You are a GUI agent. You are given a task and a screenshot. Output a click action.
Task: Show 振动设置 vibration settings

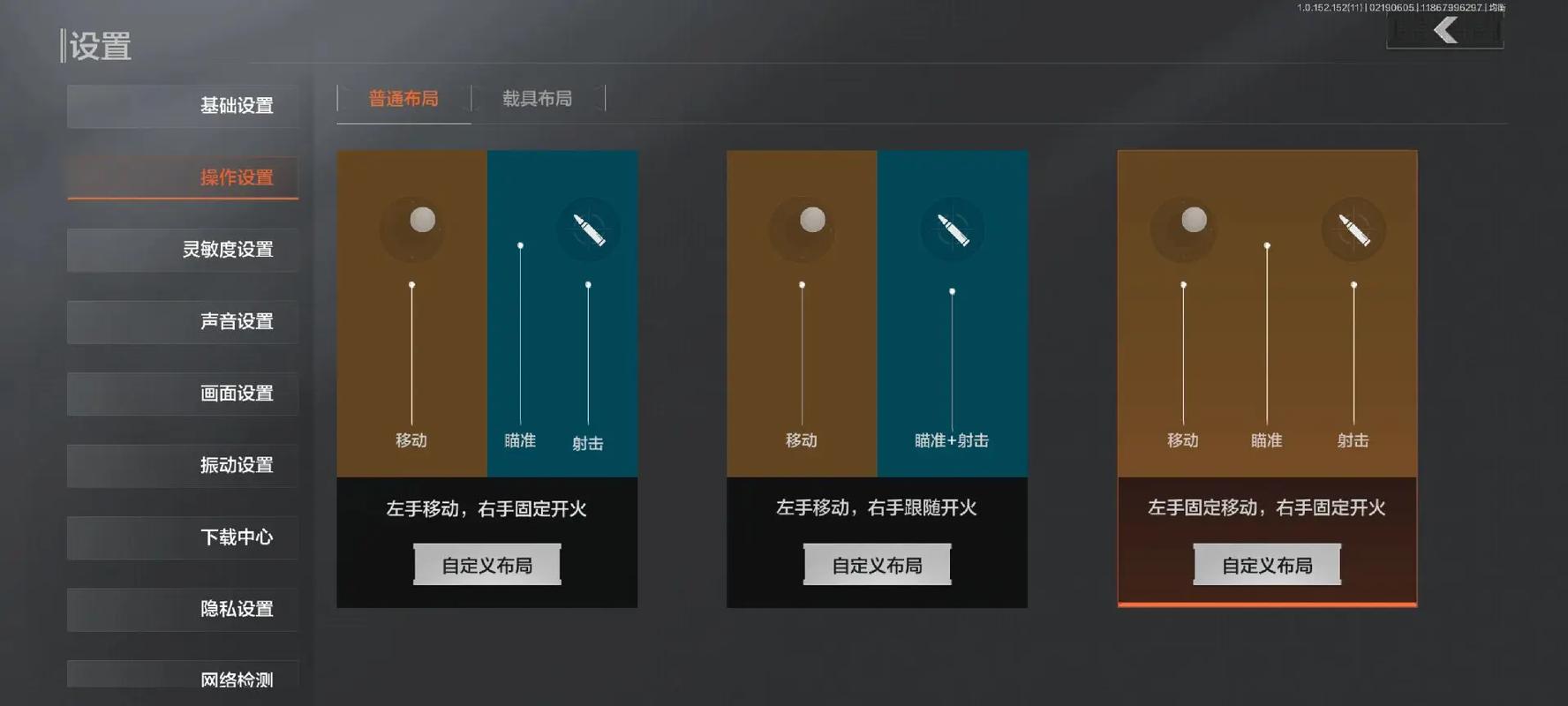[x=183, y=465]
